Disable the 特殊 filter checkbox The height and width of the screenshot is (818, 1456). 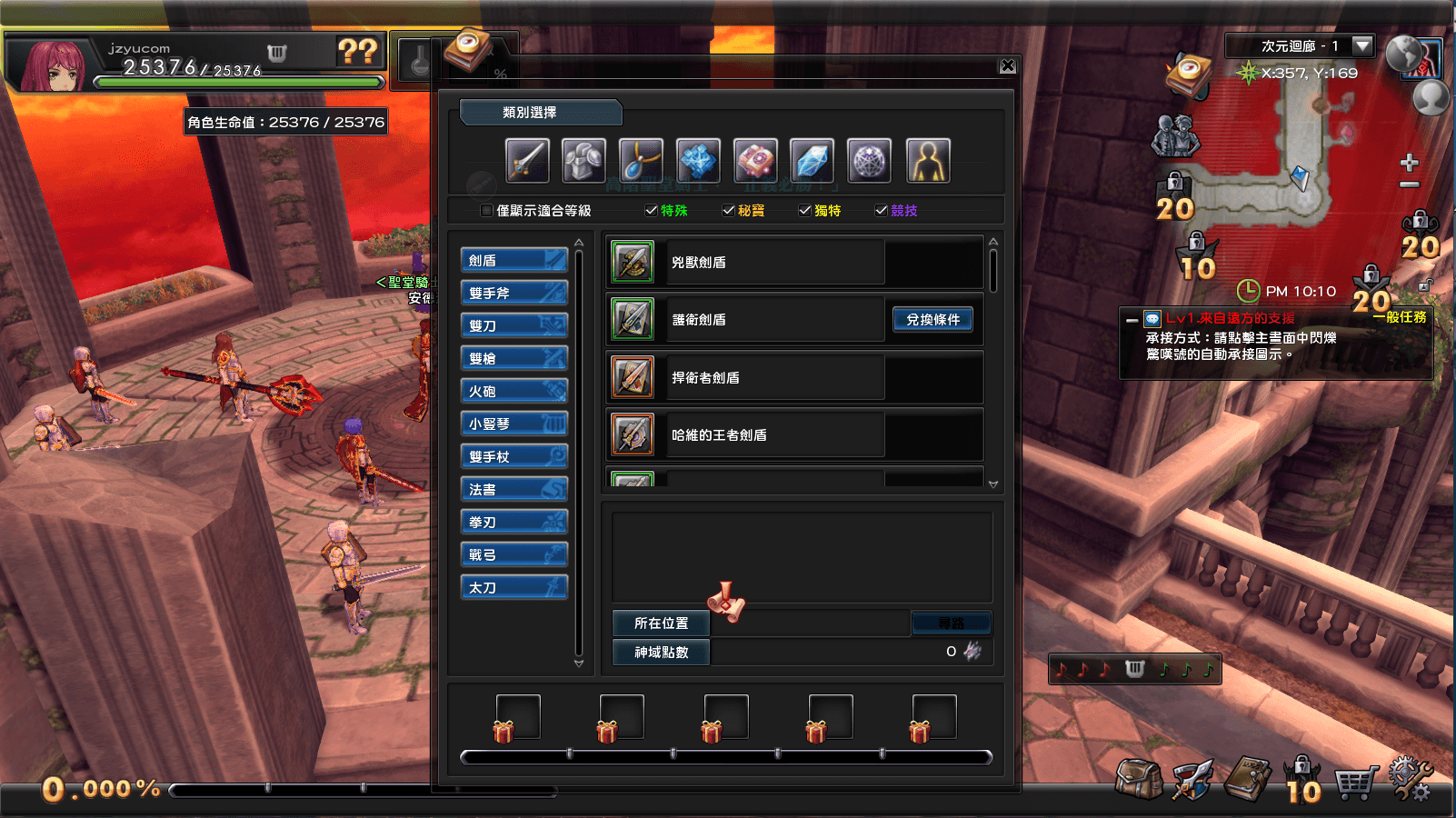pyautogui.click(x=651, y=210)
